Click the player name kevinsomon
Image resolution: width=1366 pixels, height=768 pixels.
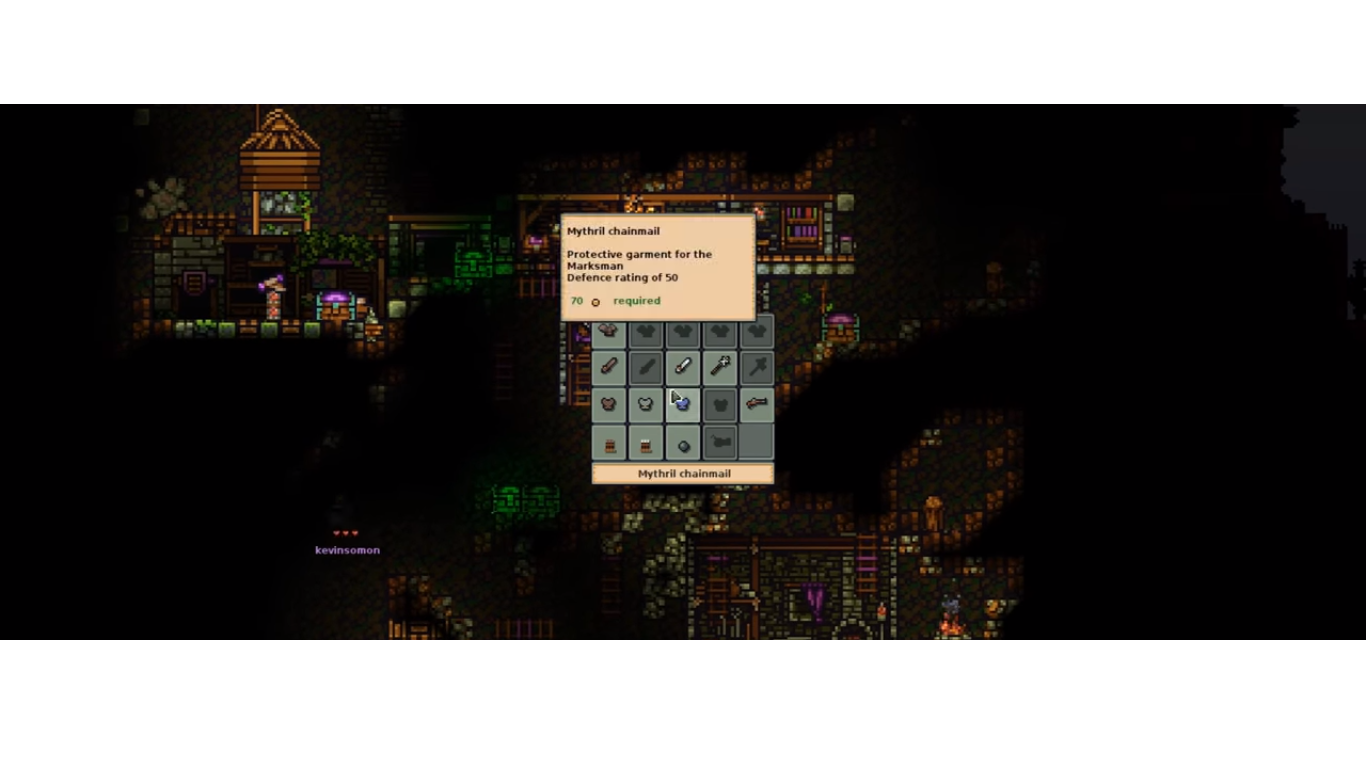(347, 549)
